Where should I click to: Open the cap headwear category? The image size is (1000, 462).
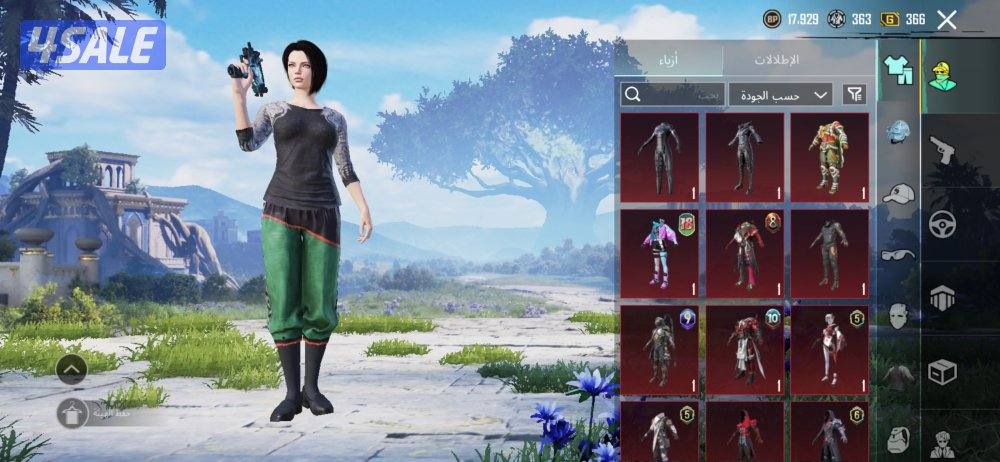pyautogui.click(x=898, y=194)
